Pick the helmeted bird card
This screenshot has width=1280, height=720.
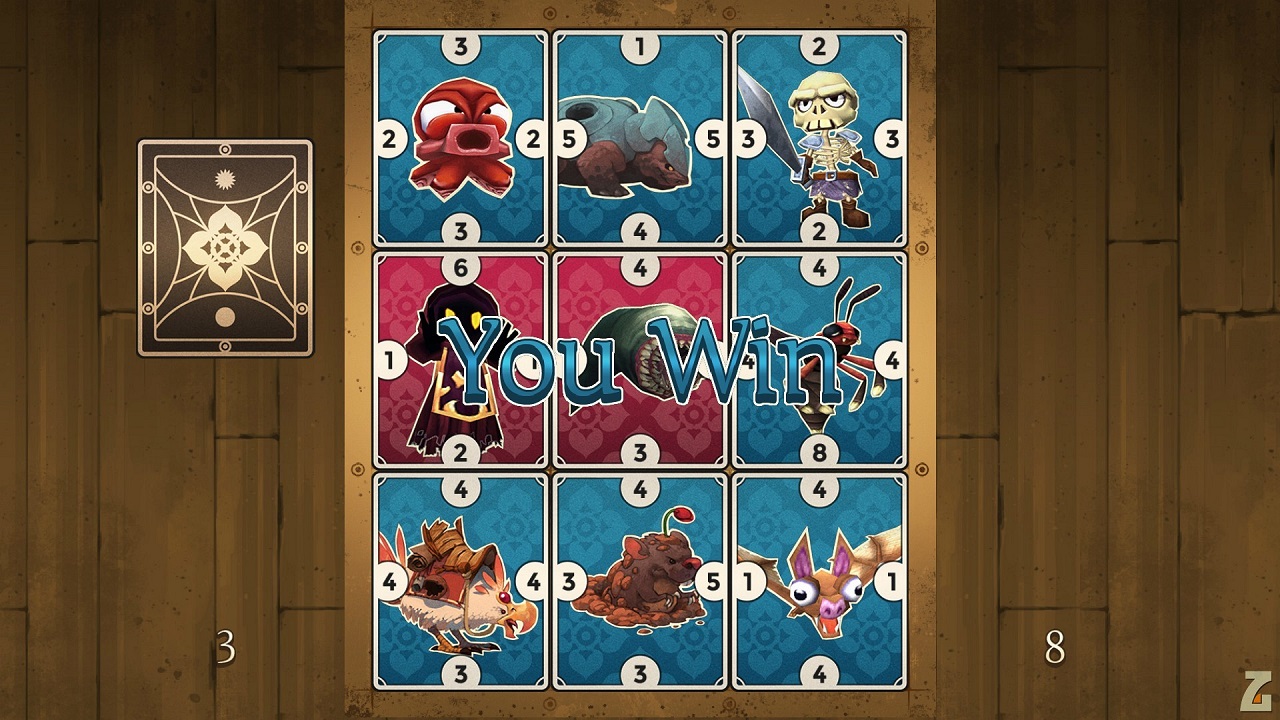pos(461,581)
